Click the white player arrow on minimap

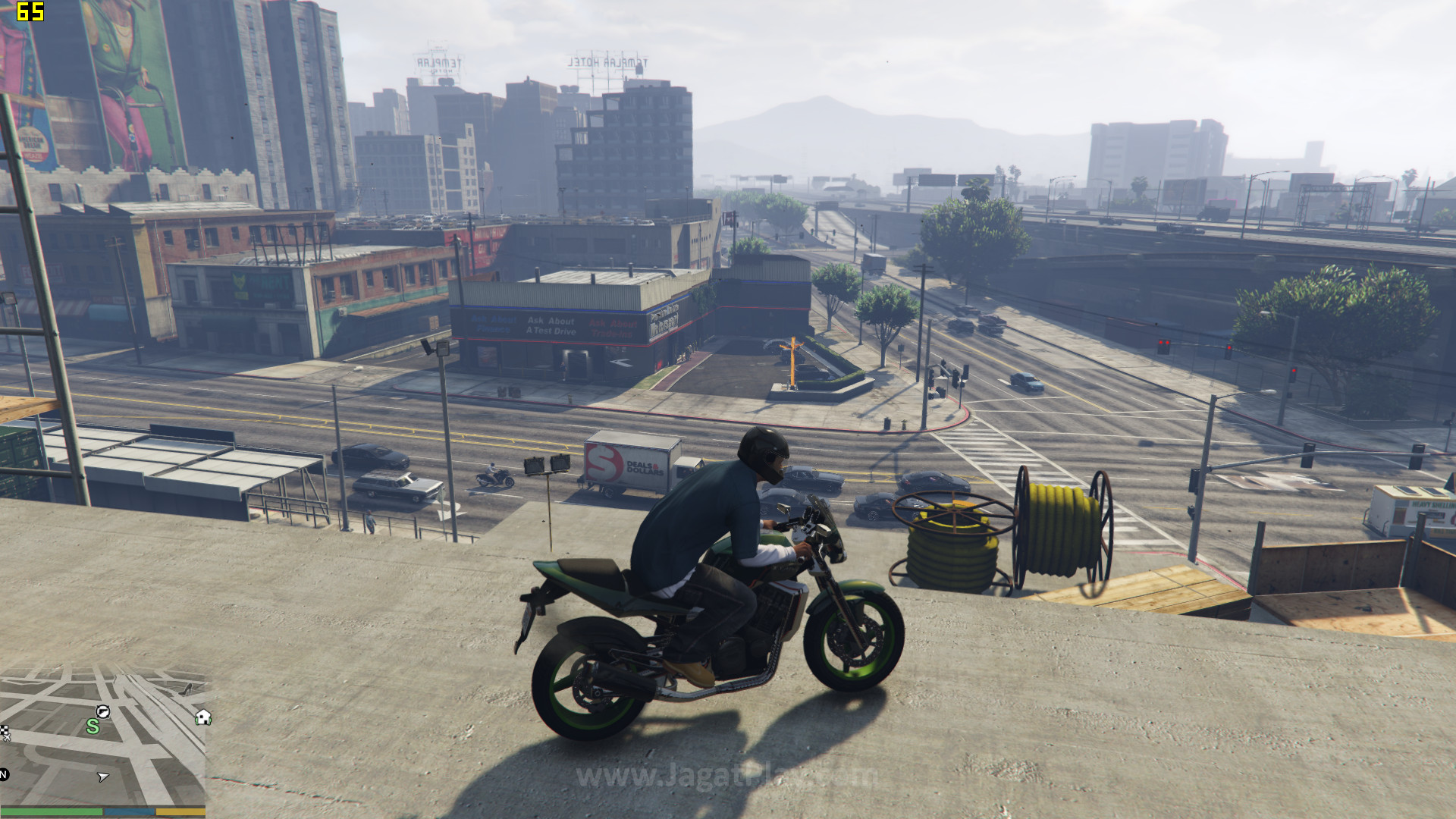tap(103, 777)
